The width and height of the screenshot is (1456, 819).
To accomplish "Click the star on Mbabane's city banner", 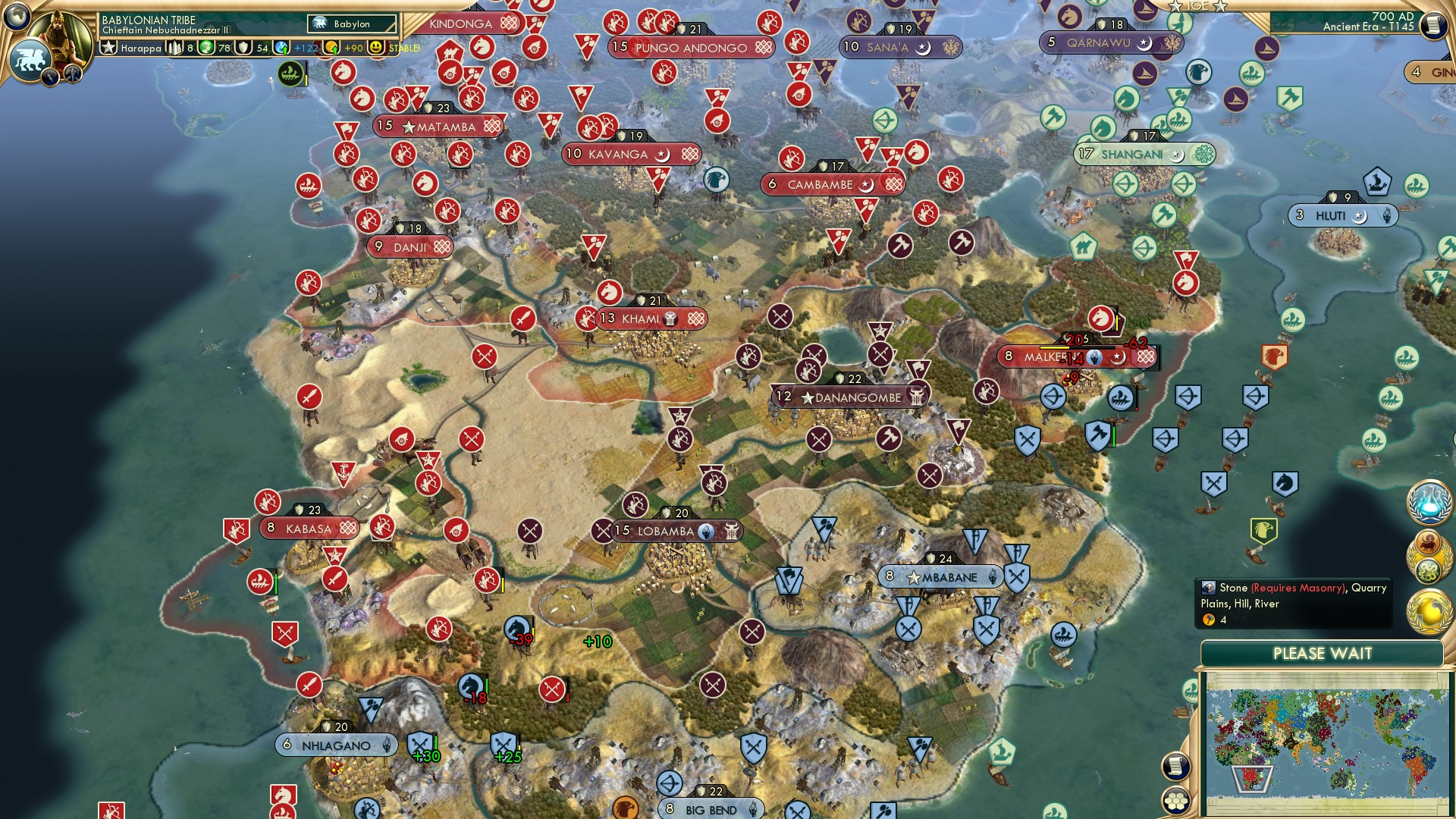I will (914, 577).
